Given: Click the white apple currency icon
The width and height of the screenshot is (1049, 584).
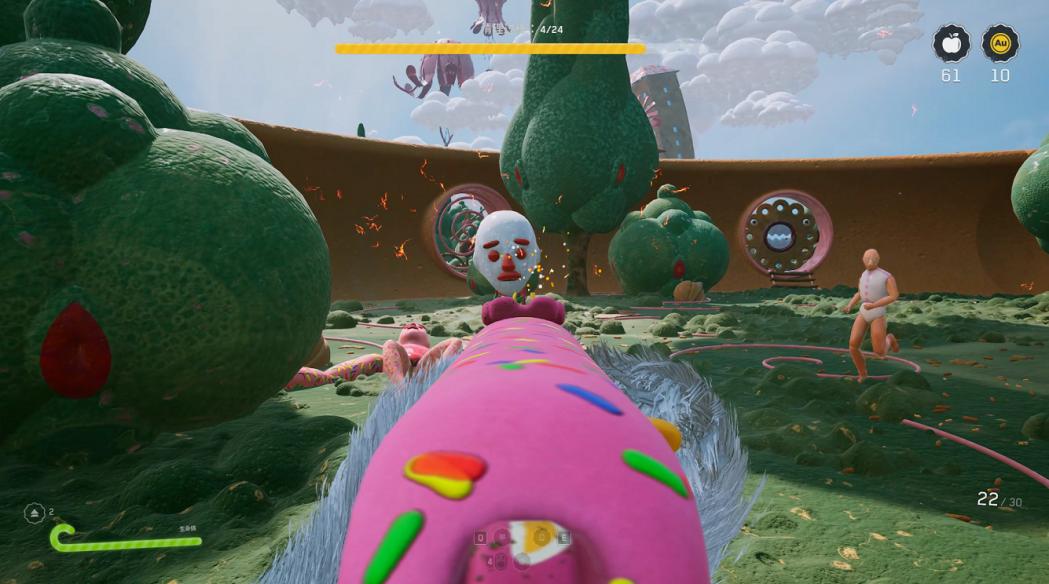Looking at the screenshot, I should point(951,44).
